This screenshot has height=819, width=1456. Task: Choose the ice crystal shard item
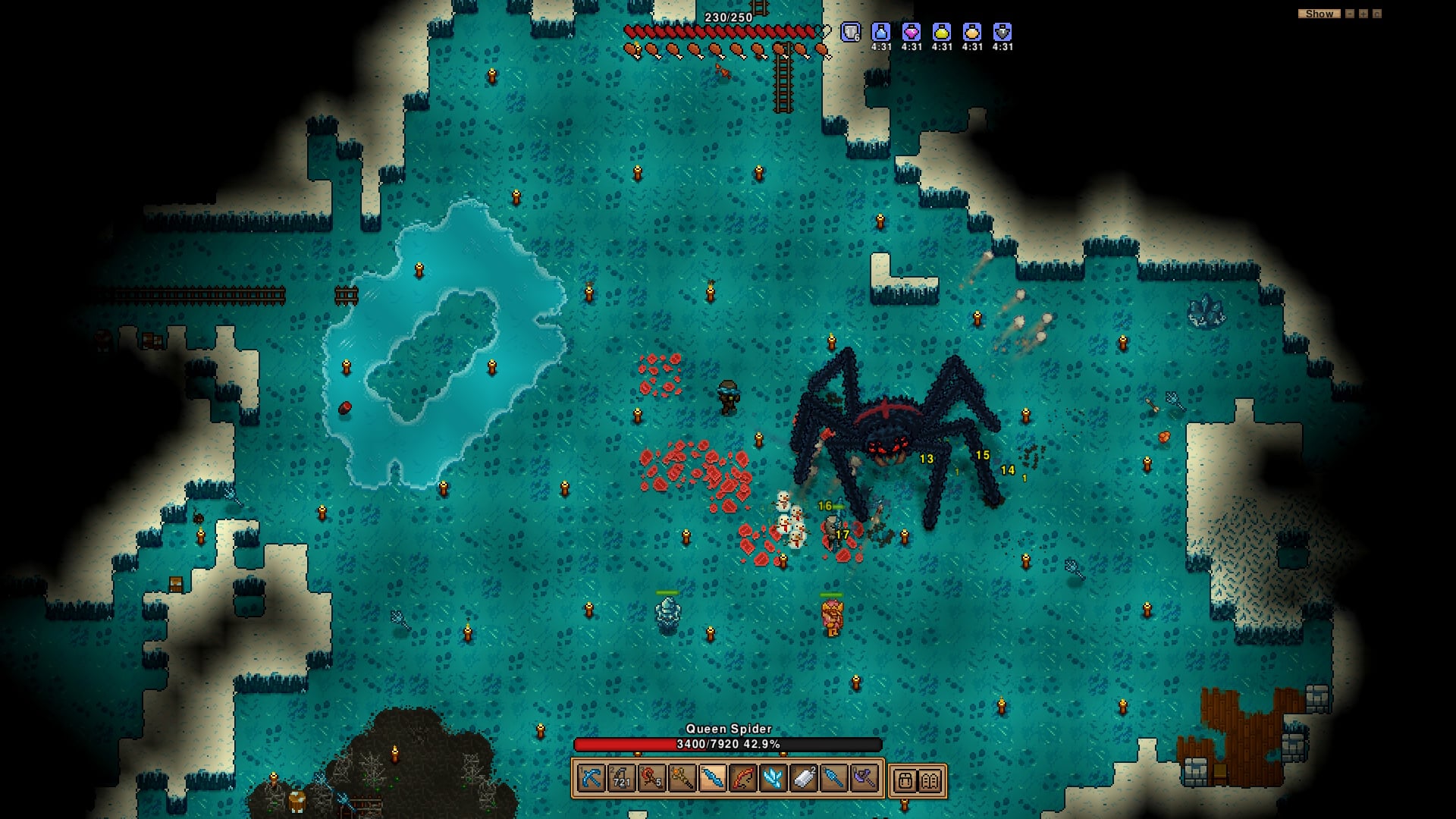tap(773, 779)
